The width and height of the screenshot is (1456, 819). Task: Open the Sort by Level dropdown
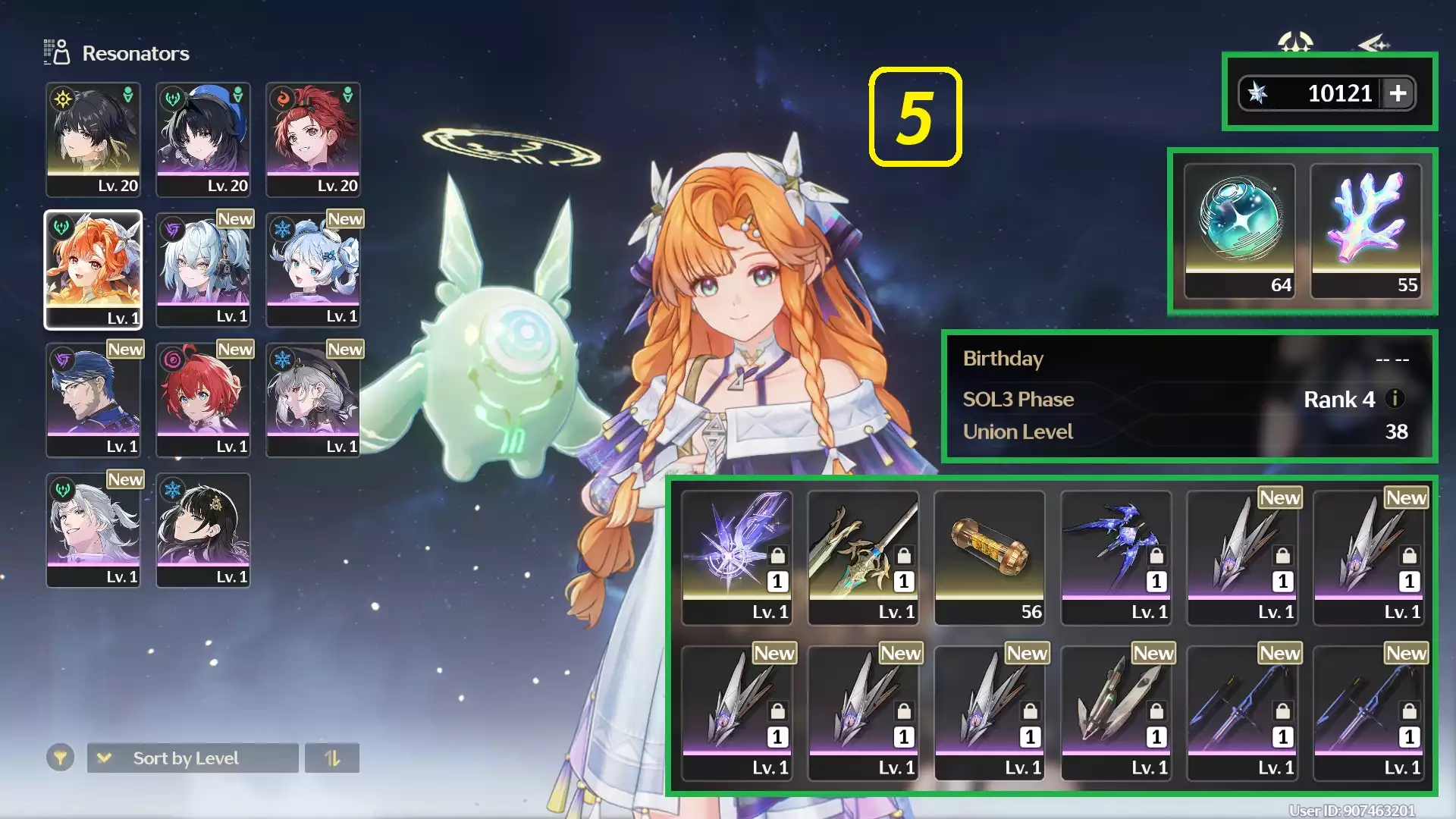[193, 758]
